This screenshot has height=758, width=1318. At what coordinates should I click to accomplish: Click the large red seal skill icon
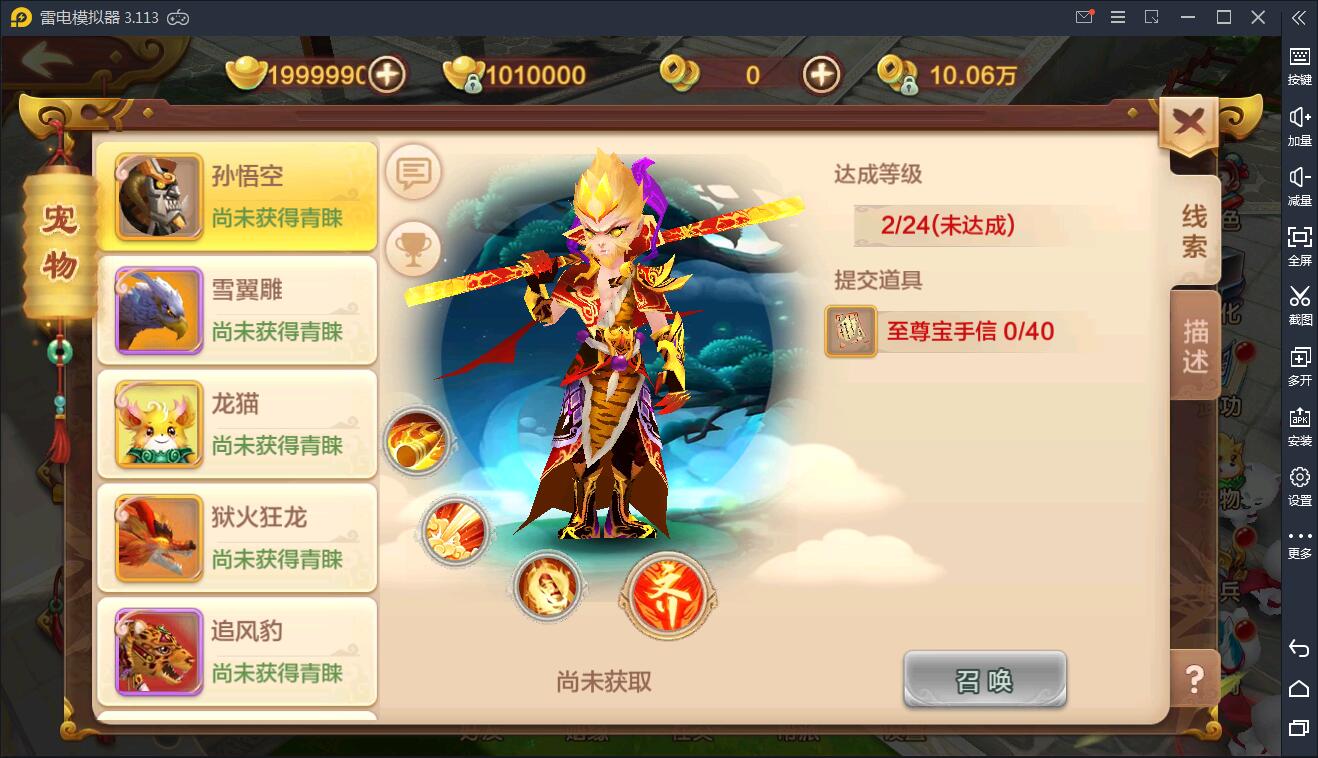pos(666,595)
